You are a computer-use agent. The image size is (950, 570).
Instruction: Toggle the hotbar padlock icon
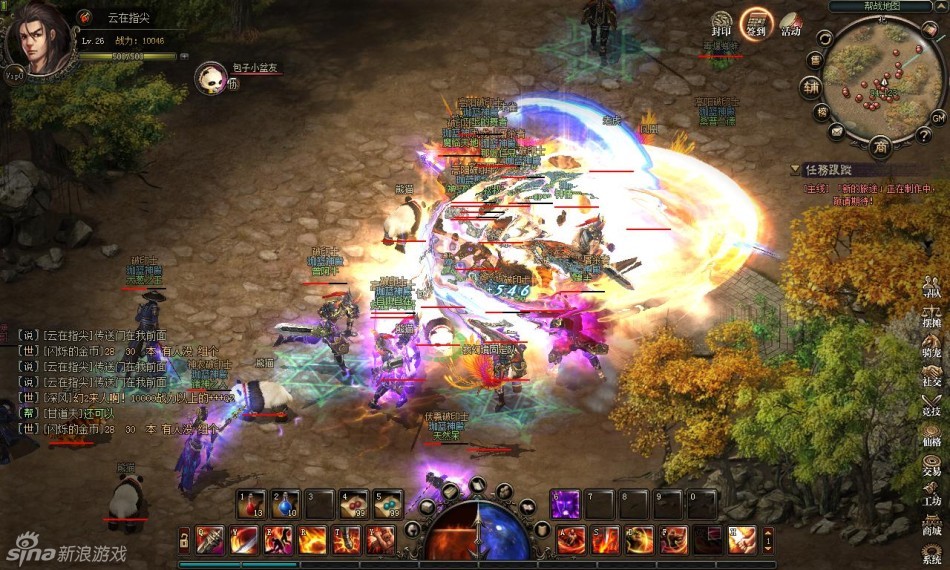pos(184,540)
